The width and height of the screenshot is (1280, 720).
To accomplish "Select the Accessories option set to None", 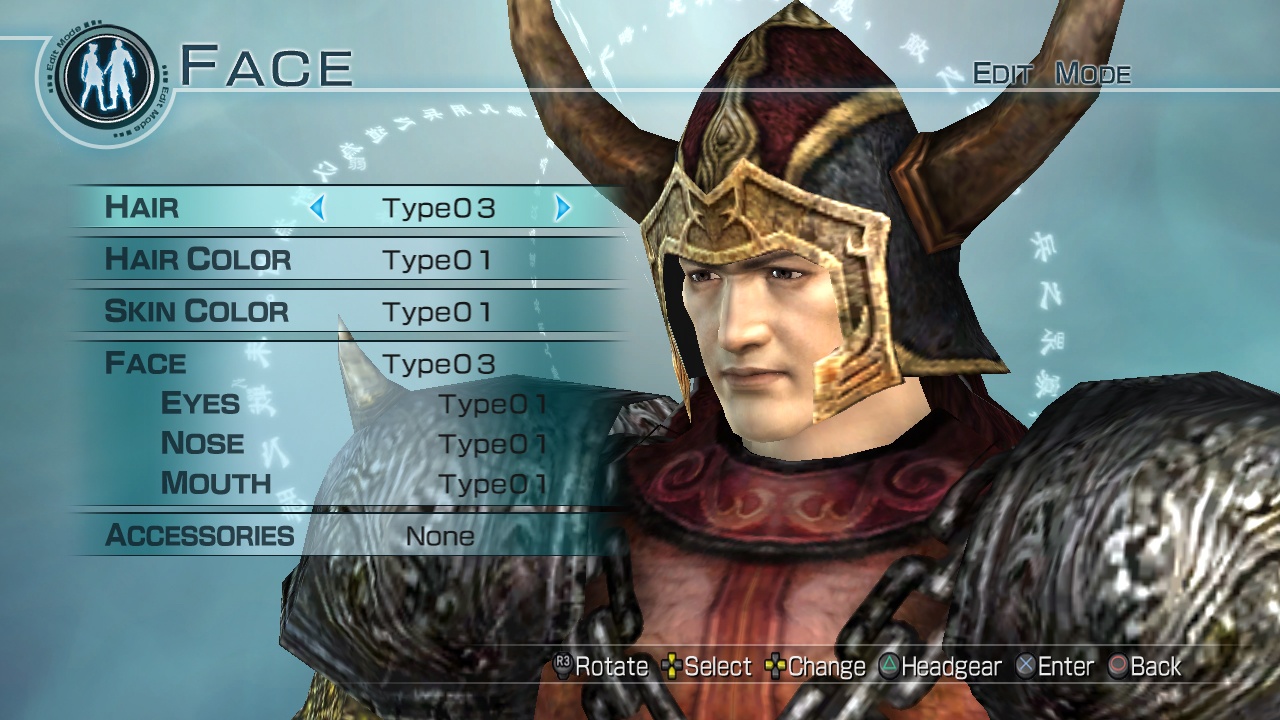I will point(200,536).
